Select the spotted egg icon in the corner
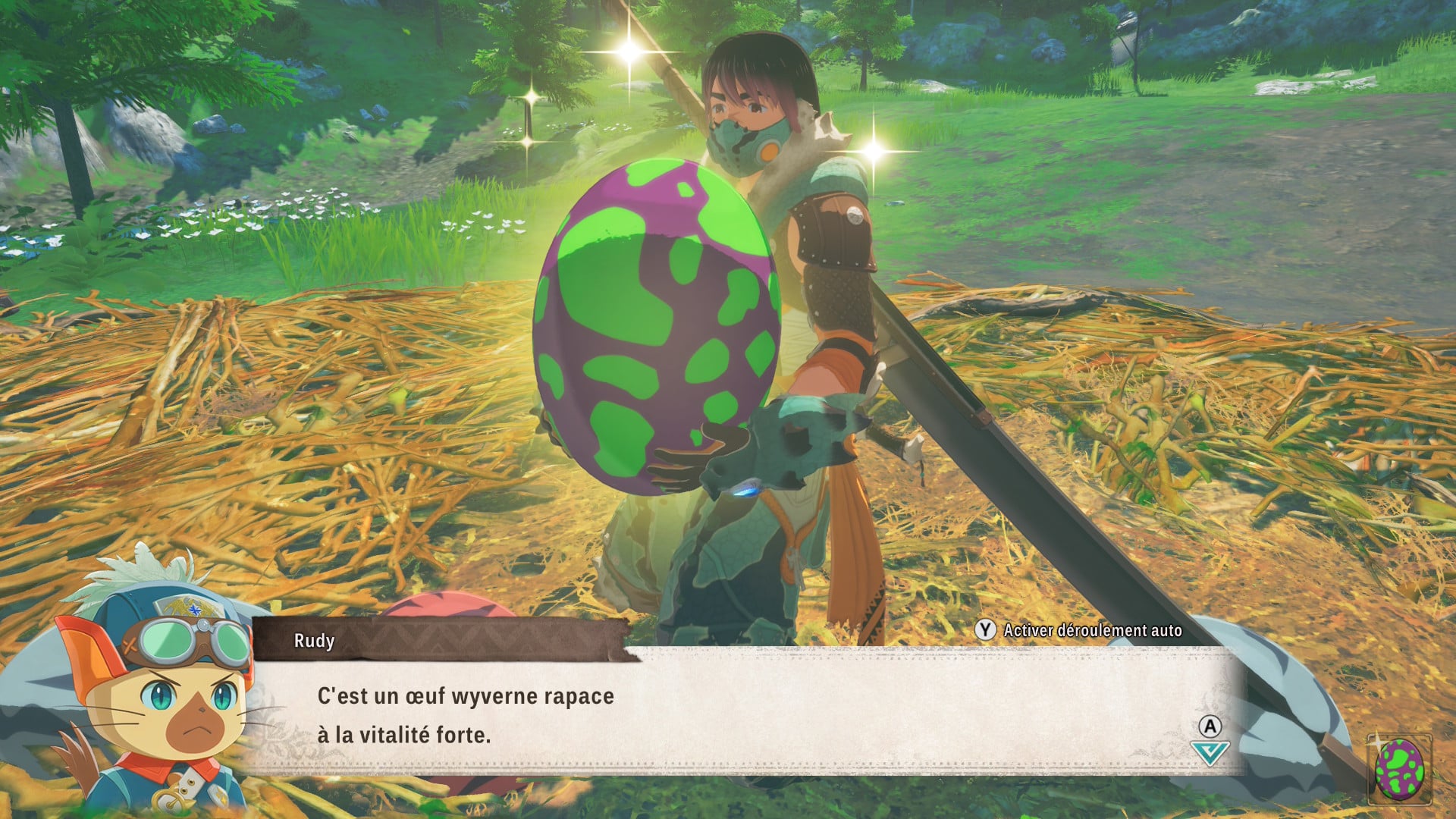This screenshot has width=1456, height=819. (x=1399, y=769)
